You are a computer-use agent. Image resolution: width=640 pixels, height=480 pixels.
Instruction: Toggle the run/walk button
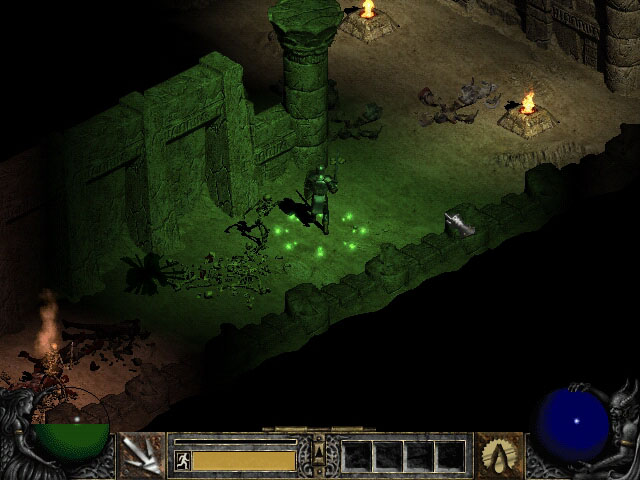click(x=182, y=460)
